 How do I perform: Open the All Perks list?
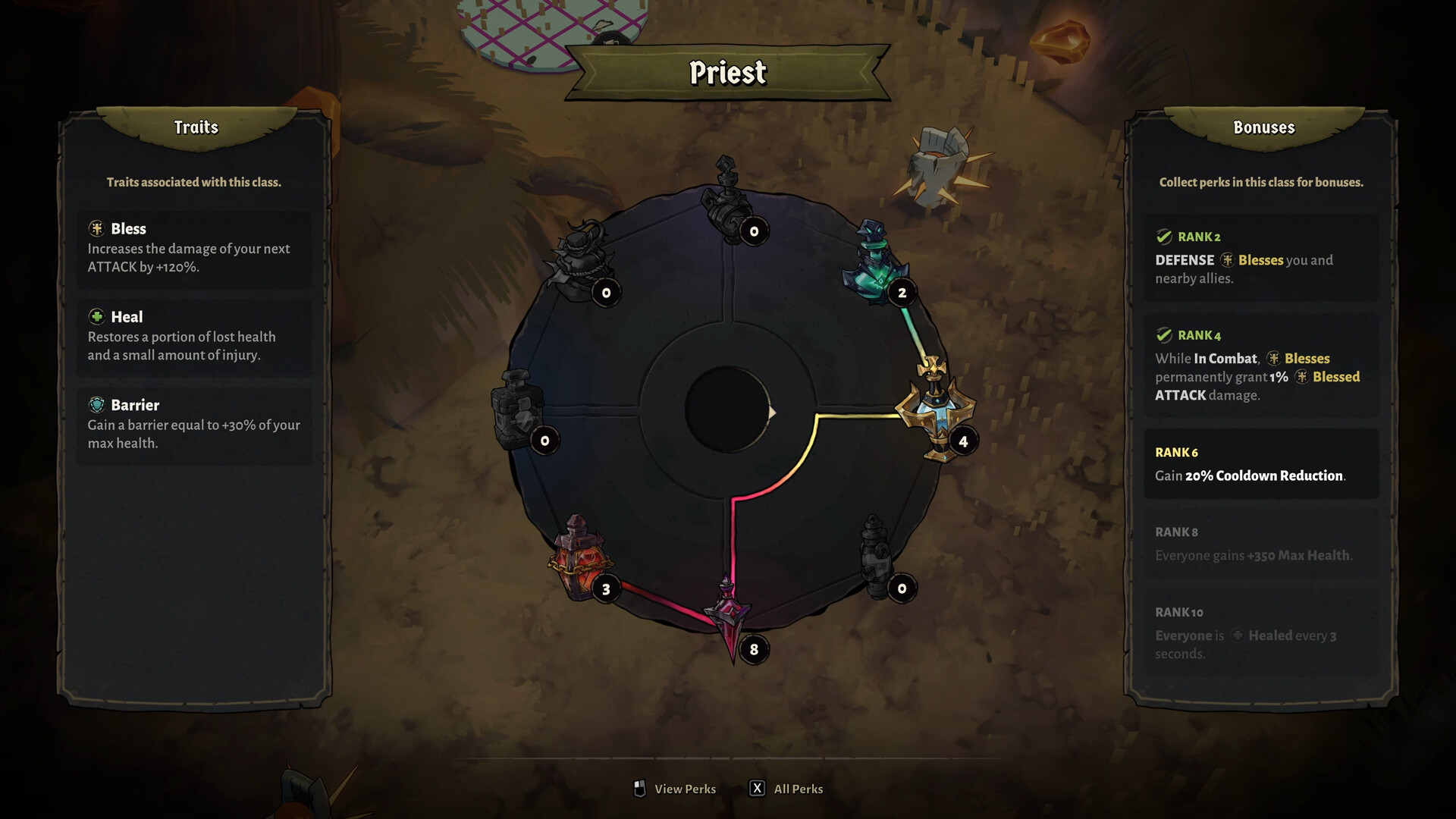786,789
